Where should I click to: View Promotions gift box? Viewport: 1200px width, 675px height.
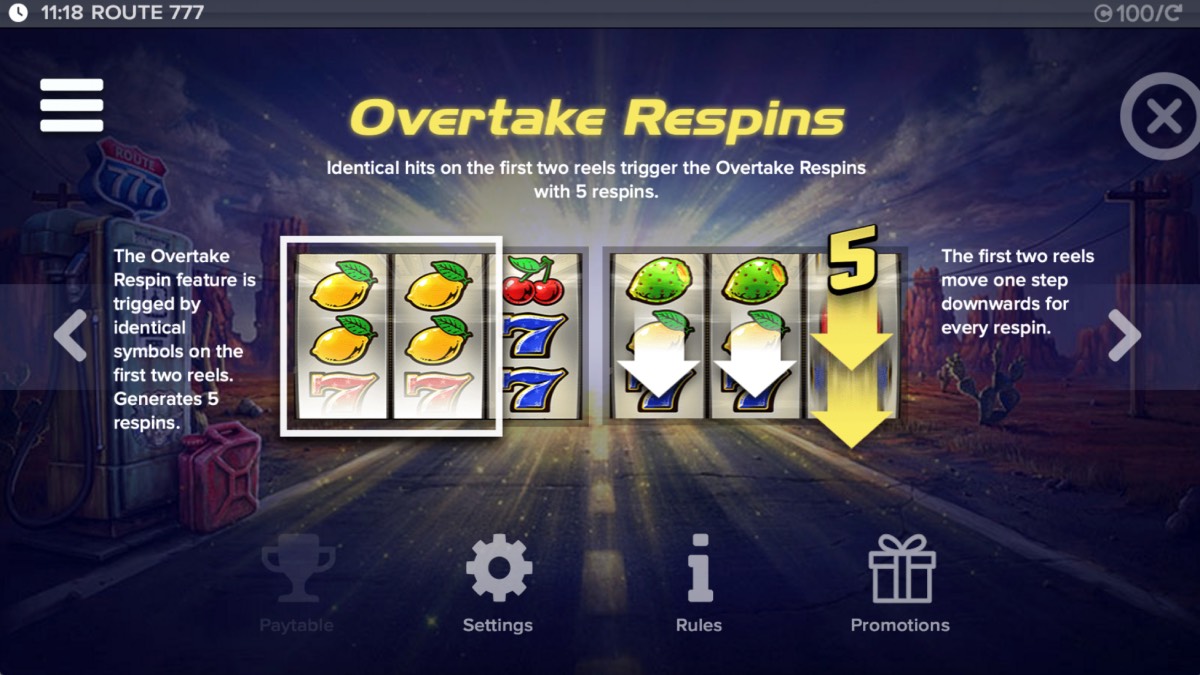point(900,582)
